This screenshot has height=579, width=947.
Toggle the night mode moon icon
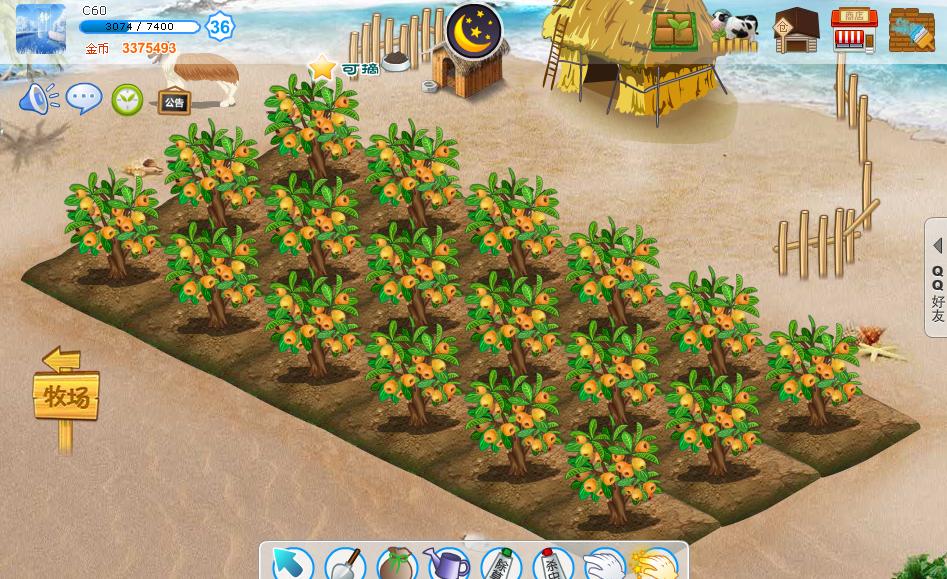[473, 32]
